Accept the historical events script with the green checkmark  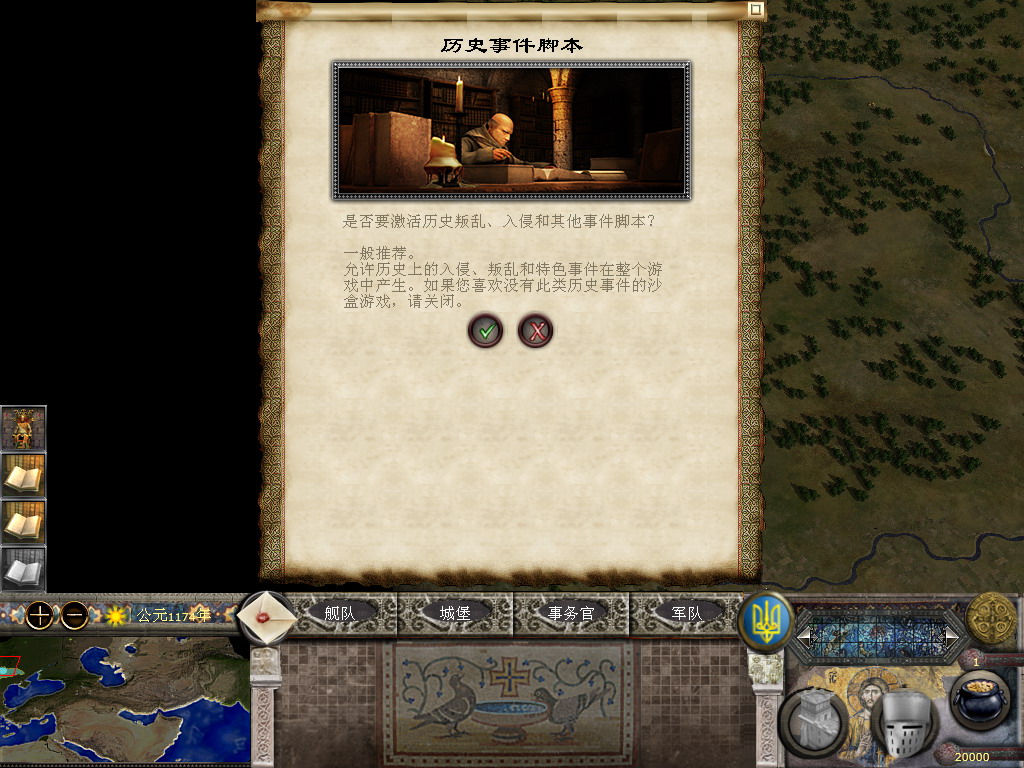coord(485,330)
